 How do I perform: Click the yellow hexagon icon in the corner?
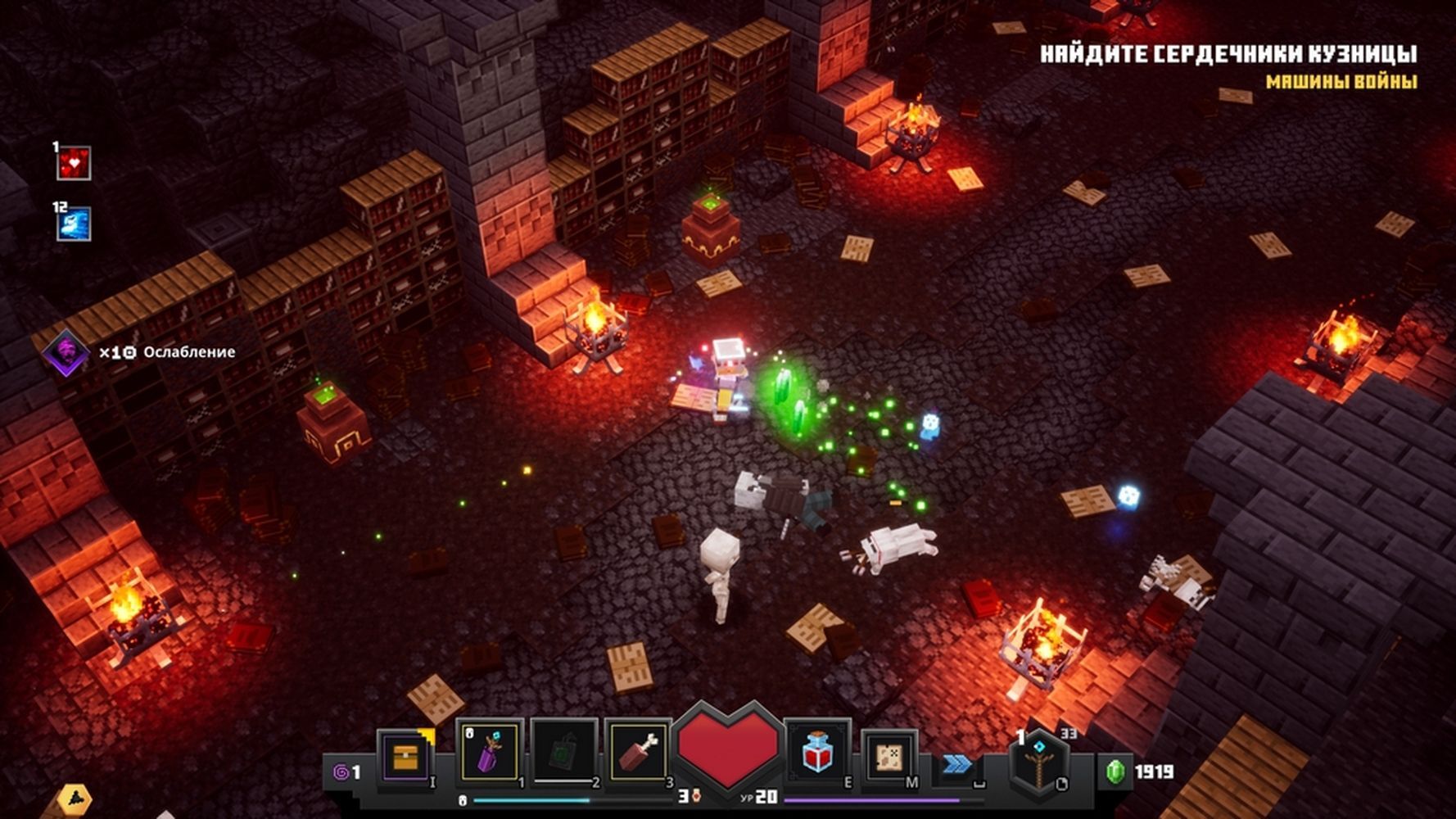point(75,799)
